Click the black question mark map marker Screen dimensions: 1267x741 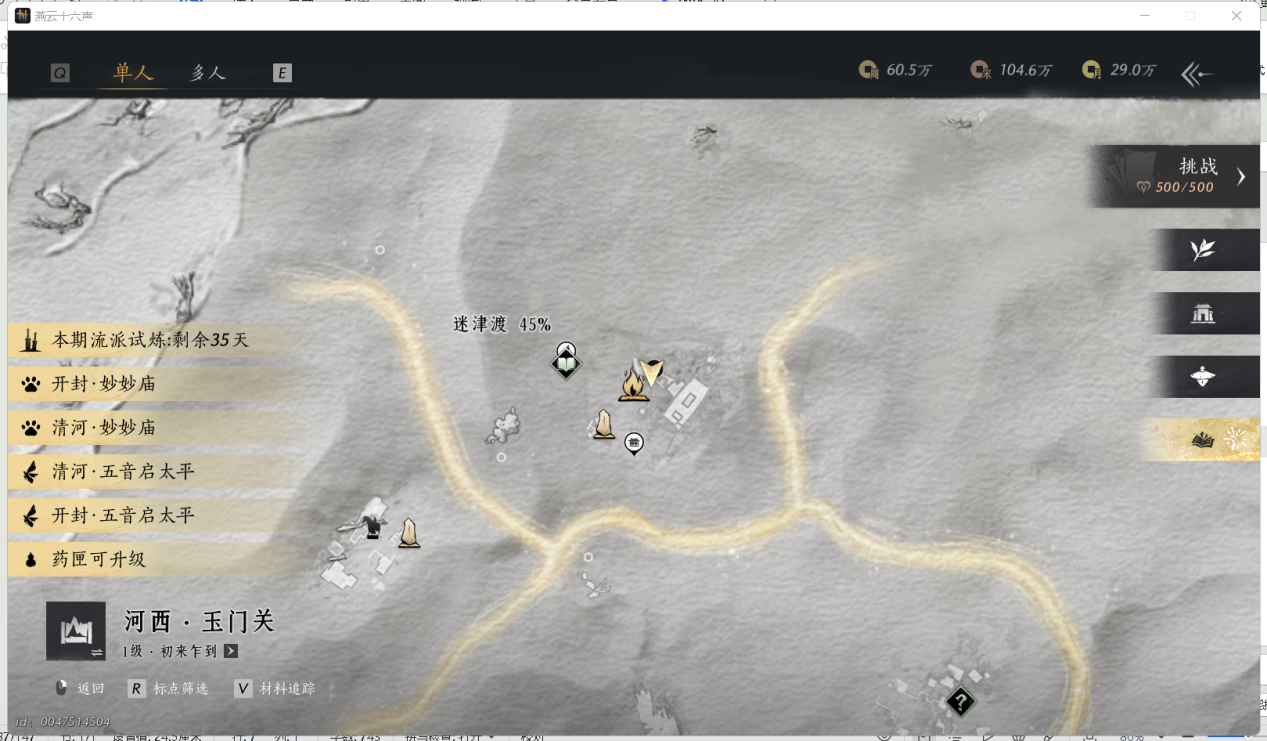(x=960, y=702)
